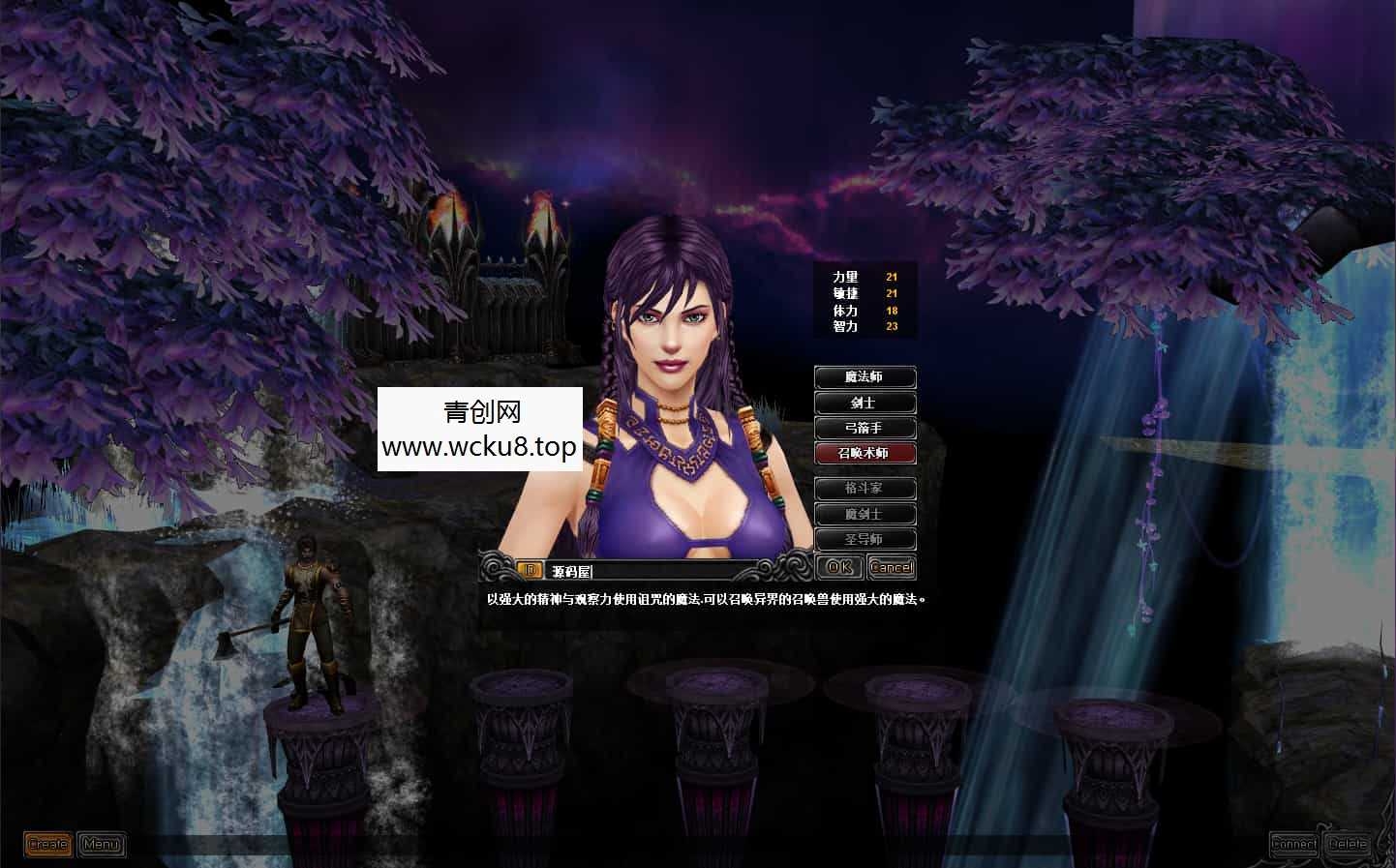This screenshot has height=868, width=1396.
Task: Open the Menu button
Action: tap(101, 844)
